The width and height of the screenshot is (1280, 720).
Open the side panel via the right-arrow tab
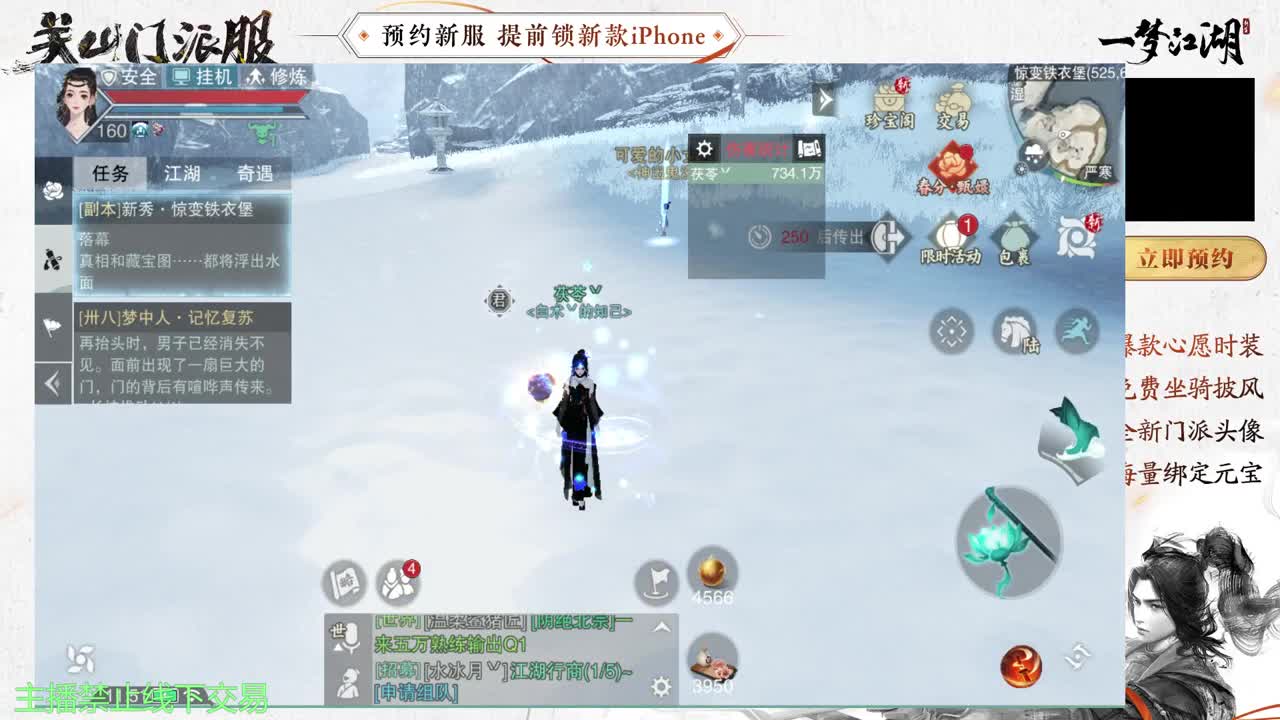tap(823, 100)
